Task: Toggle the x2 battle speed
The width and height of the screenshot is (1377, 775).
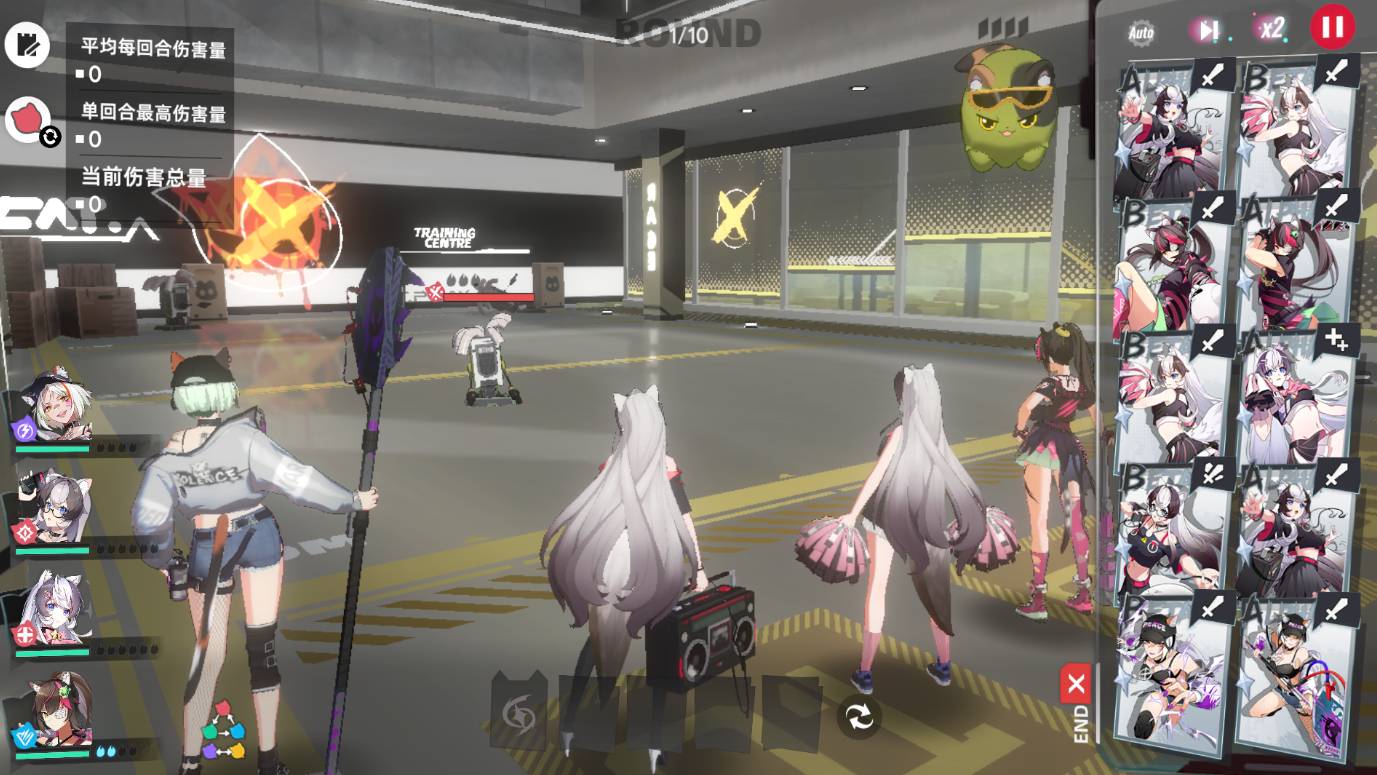Action: (x=1271, y=29)
